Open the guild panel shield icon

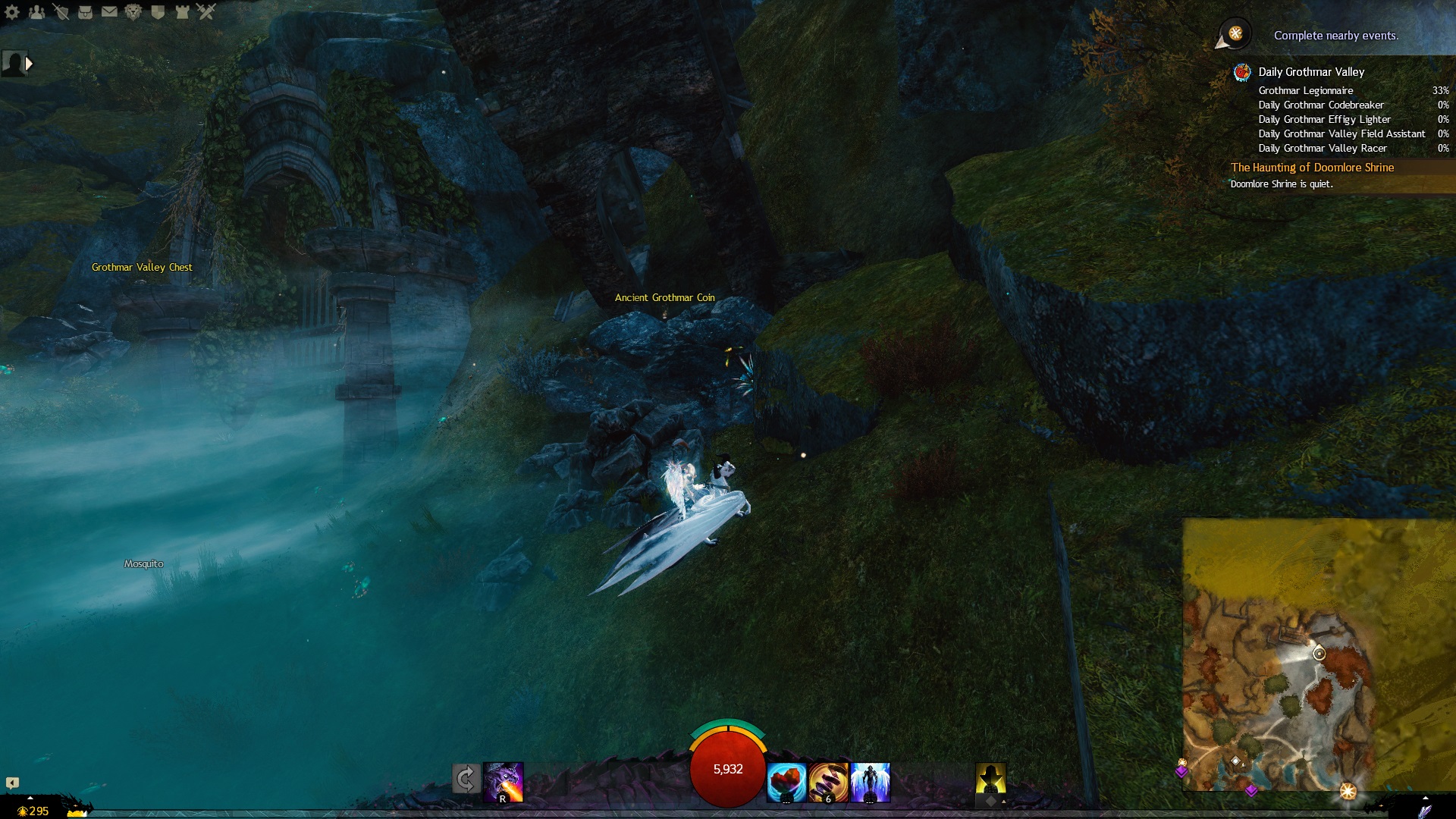click(x=158, y=11)
